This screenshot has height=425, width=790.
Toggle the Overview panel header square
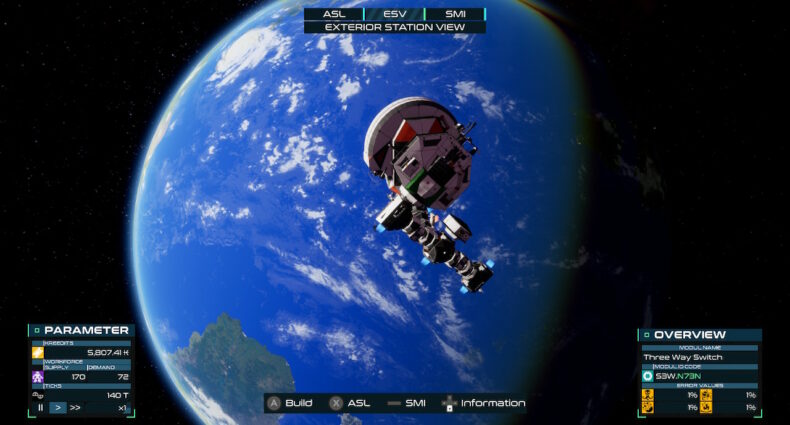(646, 335)
